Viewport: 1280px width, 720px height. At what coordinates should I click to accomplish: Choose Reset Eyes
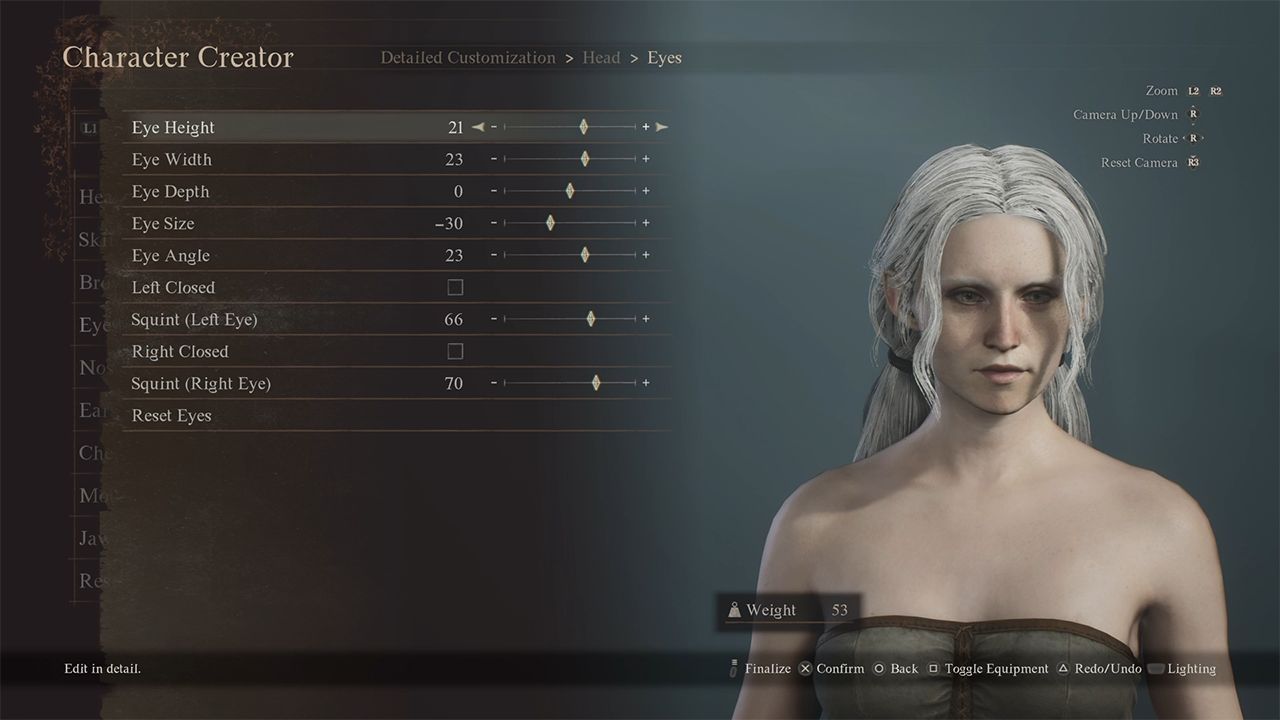pyautogui.click(x=172, y=415)
